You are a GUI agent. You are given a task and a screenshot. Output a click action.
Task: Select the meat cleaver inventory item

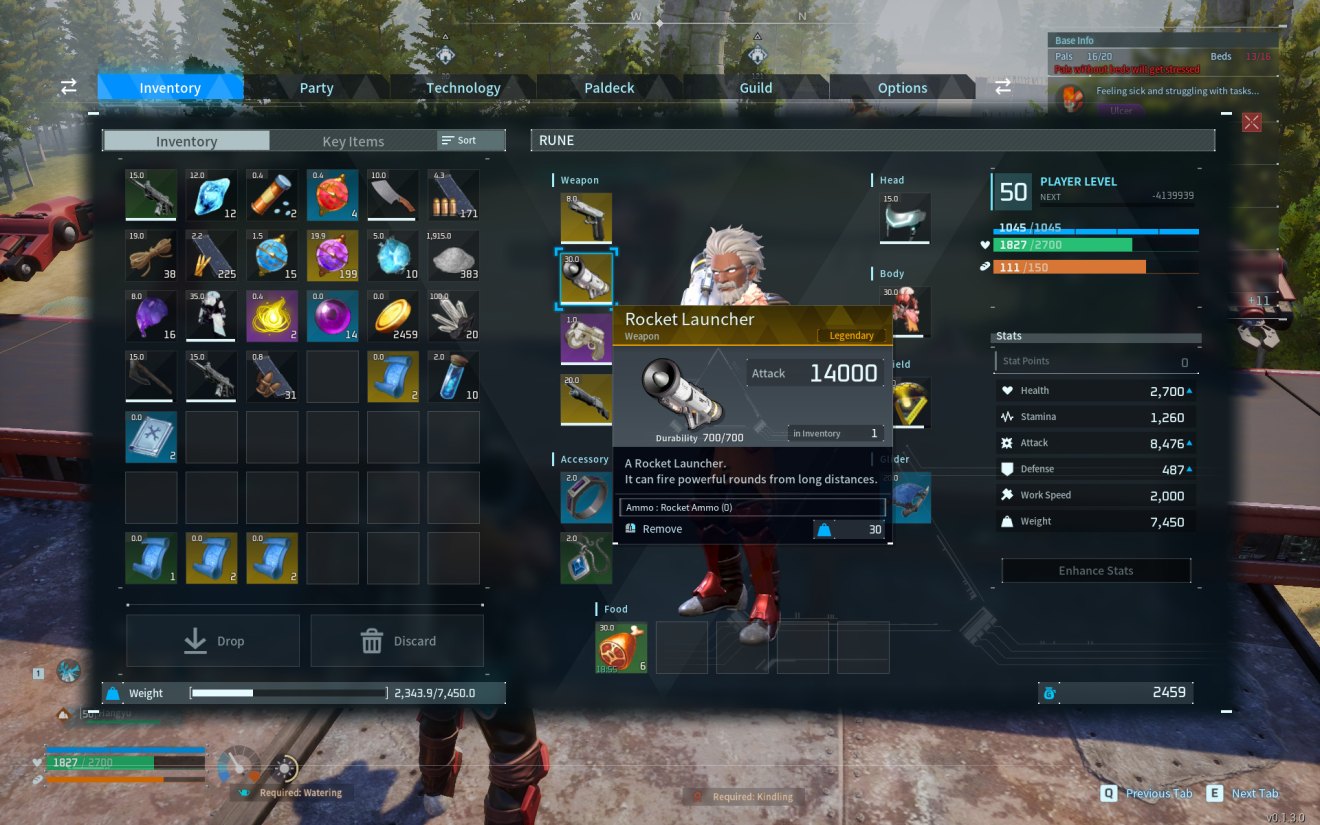coord(393,194)
